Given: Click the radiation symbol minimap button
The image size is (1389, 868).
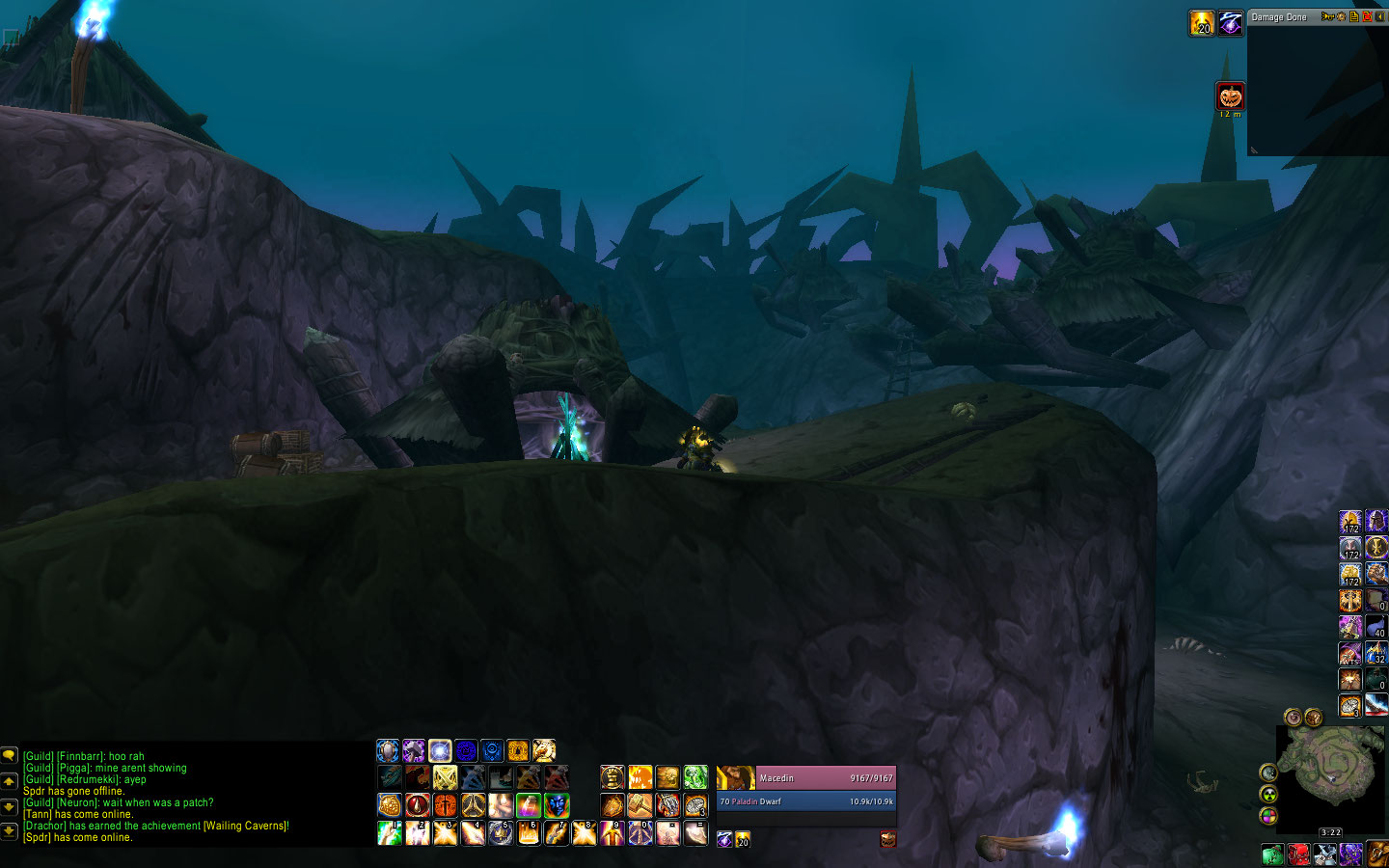Looking at the screenshot, I should pyautogui.click(x=1269, y=794).
